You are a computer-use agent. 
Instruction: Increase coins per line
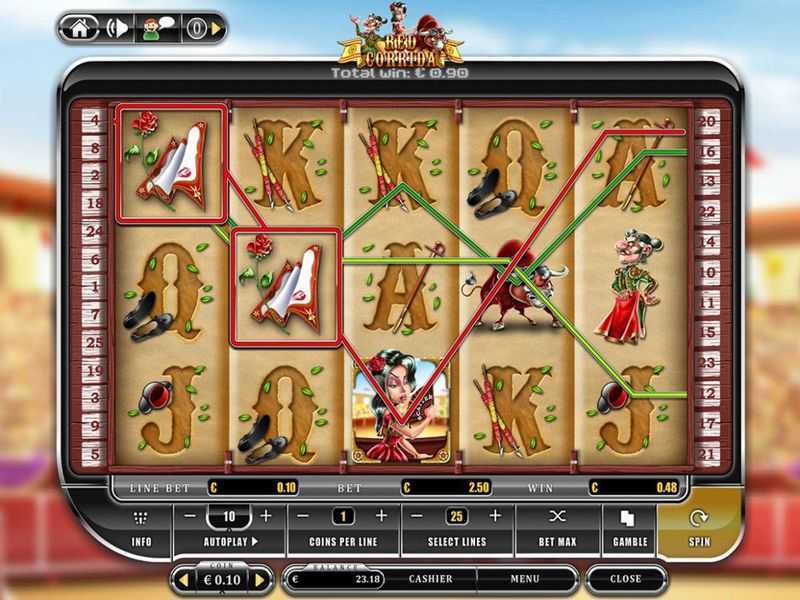(381, 516)
